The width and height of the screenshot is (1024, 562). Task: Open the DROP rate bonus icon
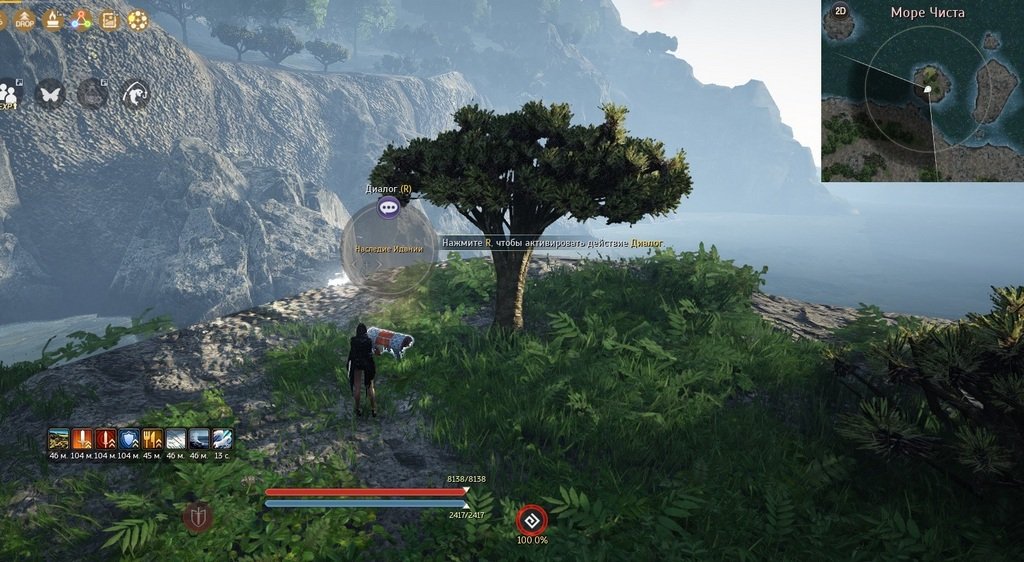[x=24, y=19]
